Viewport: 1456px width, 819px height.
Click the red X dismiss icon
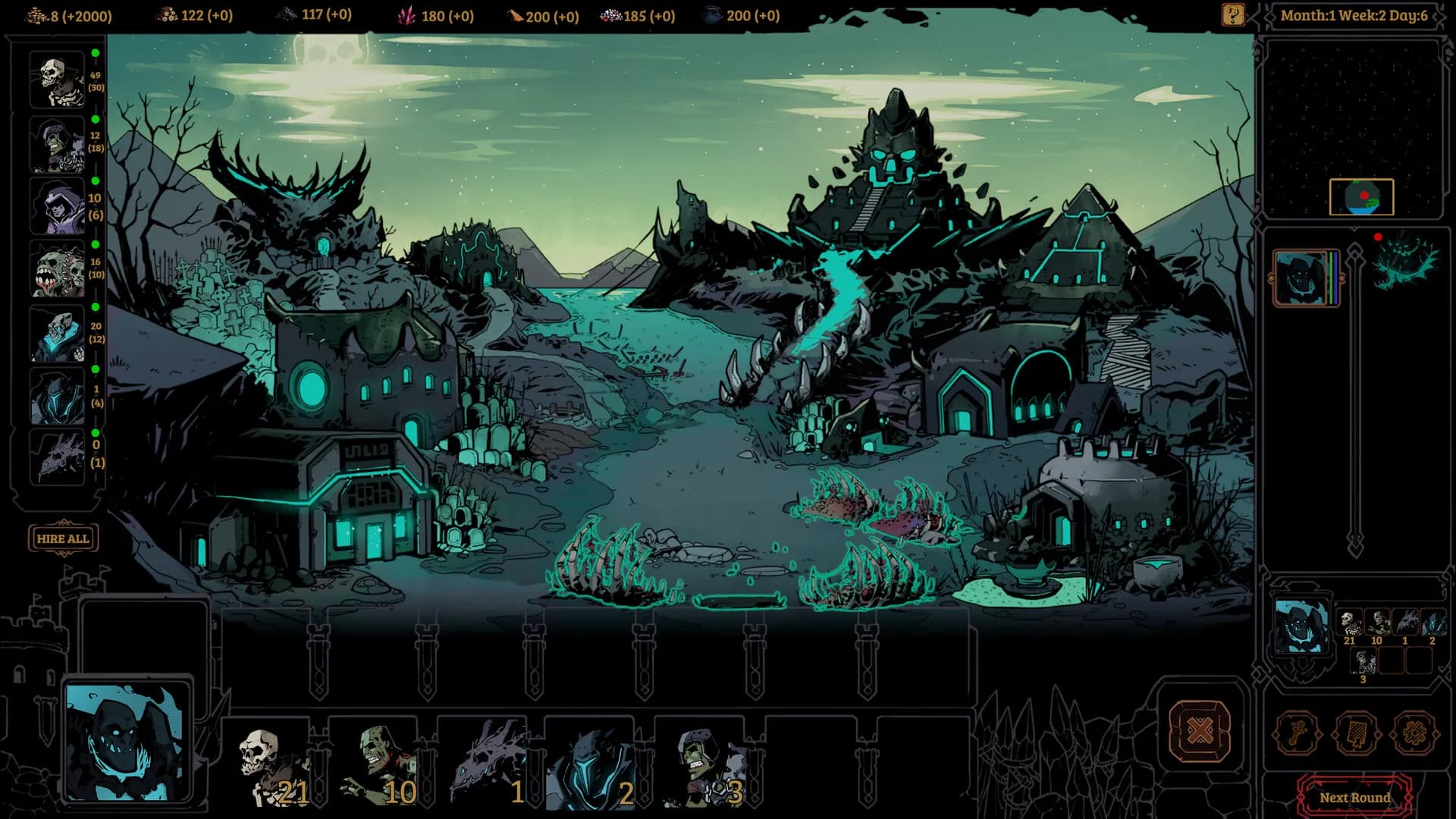(x=1200, y=731)
